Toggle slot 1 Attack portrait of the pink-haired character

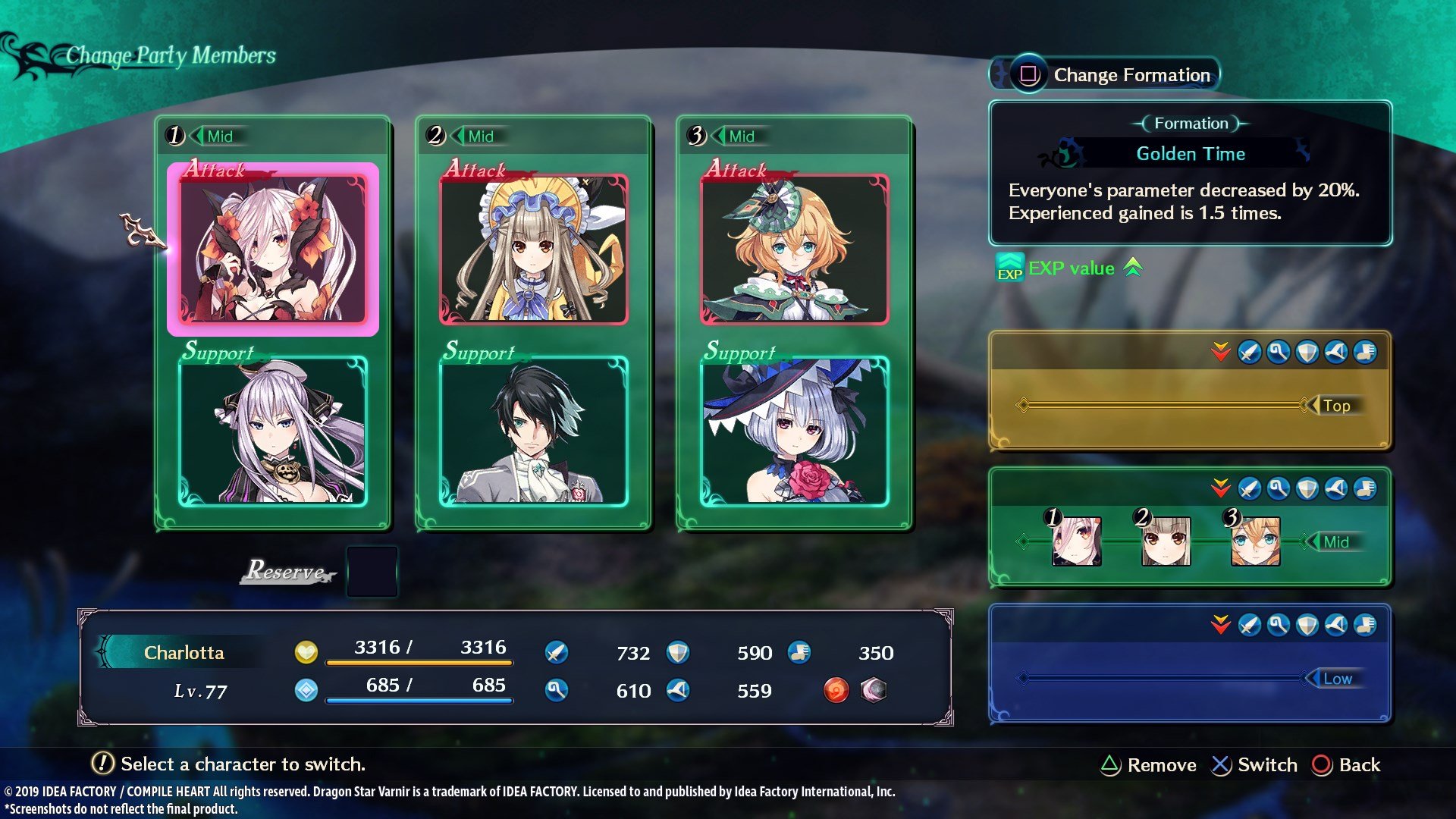click(x=275, y=248)
